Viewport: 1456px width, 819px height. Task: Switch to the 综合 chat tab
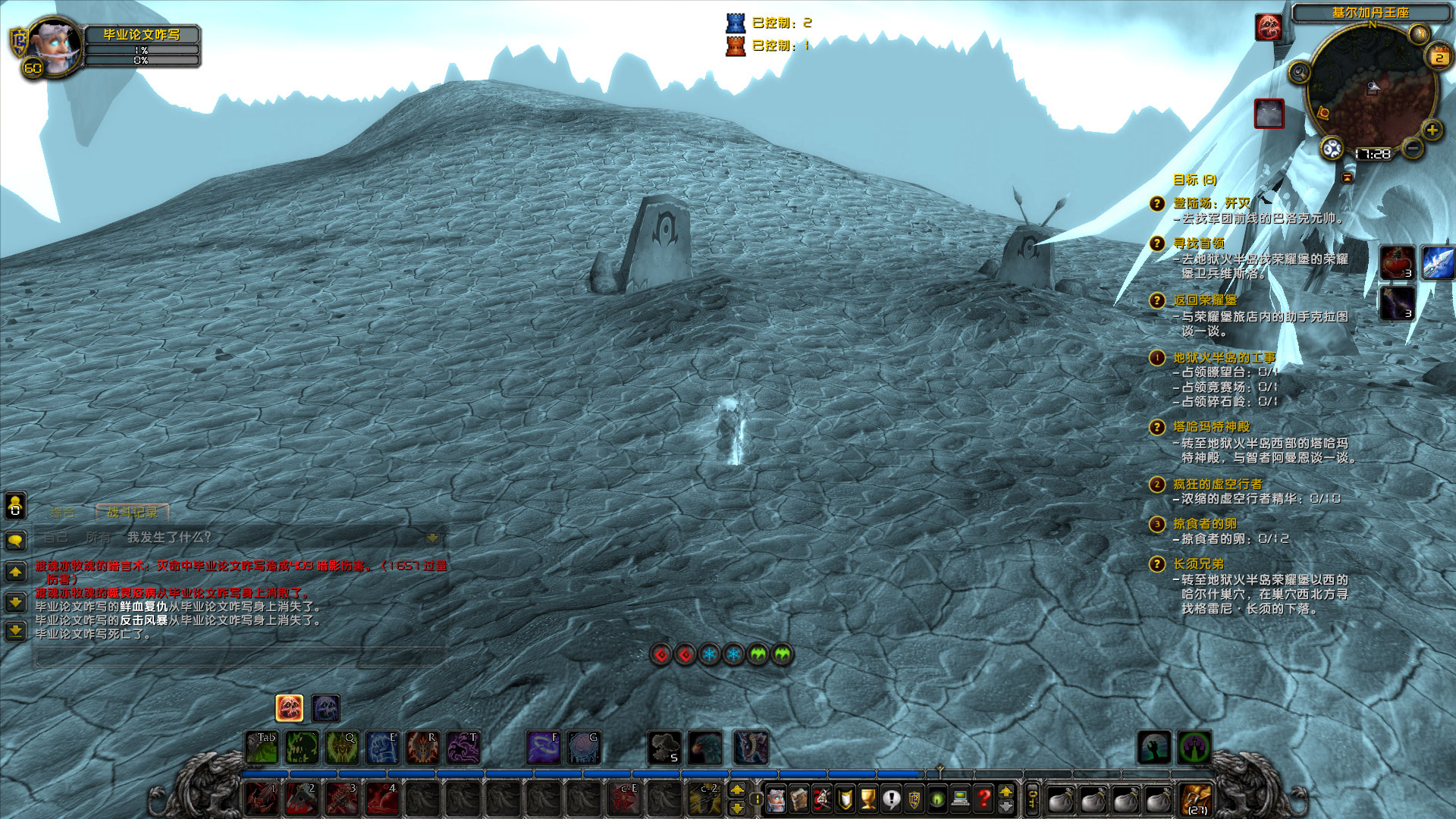tap(64, 512)
